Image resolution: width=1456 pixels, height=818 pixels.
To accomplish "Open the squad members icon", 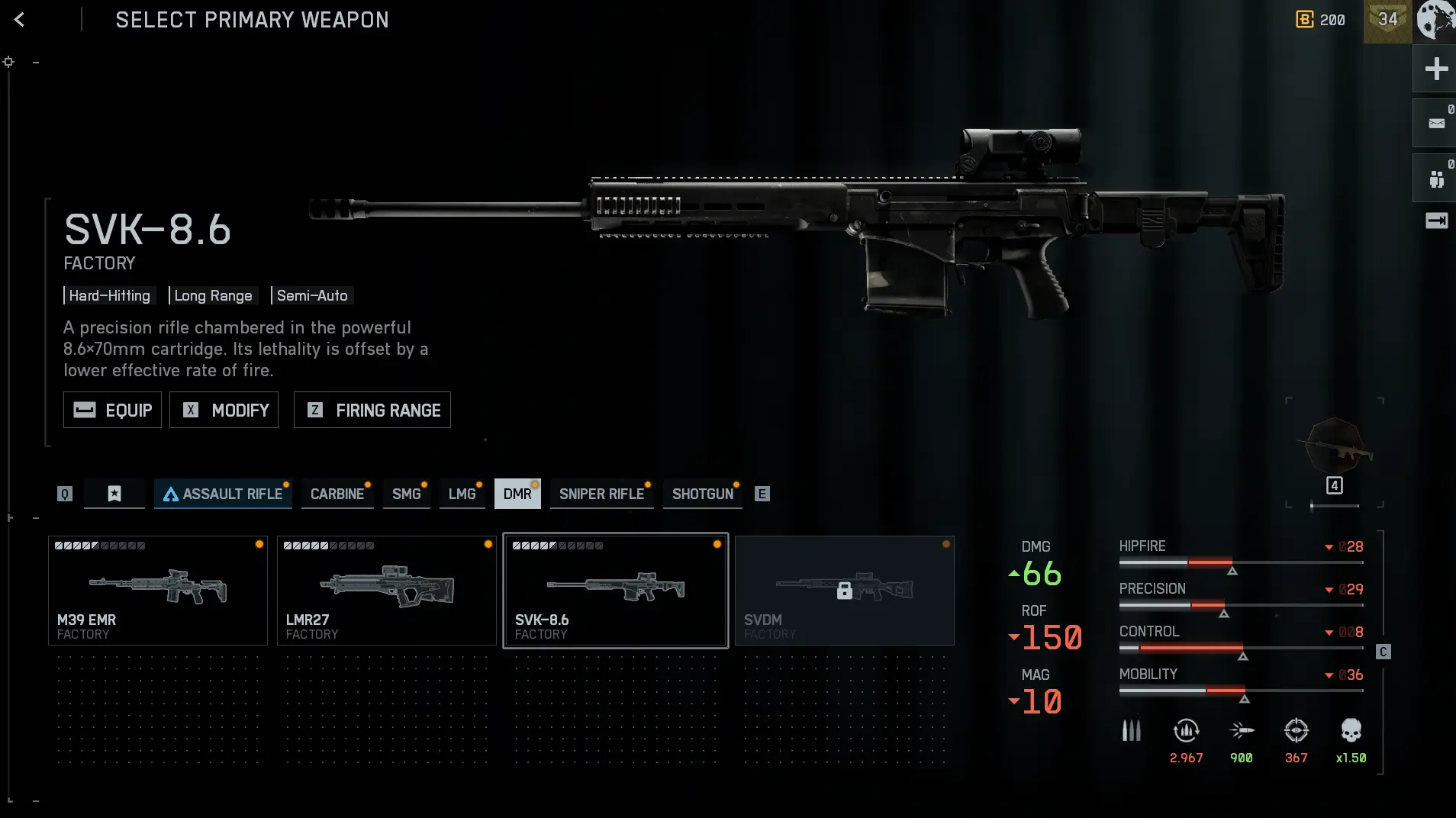I will coord(1436,179).
